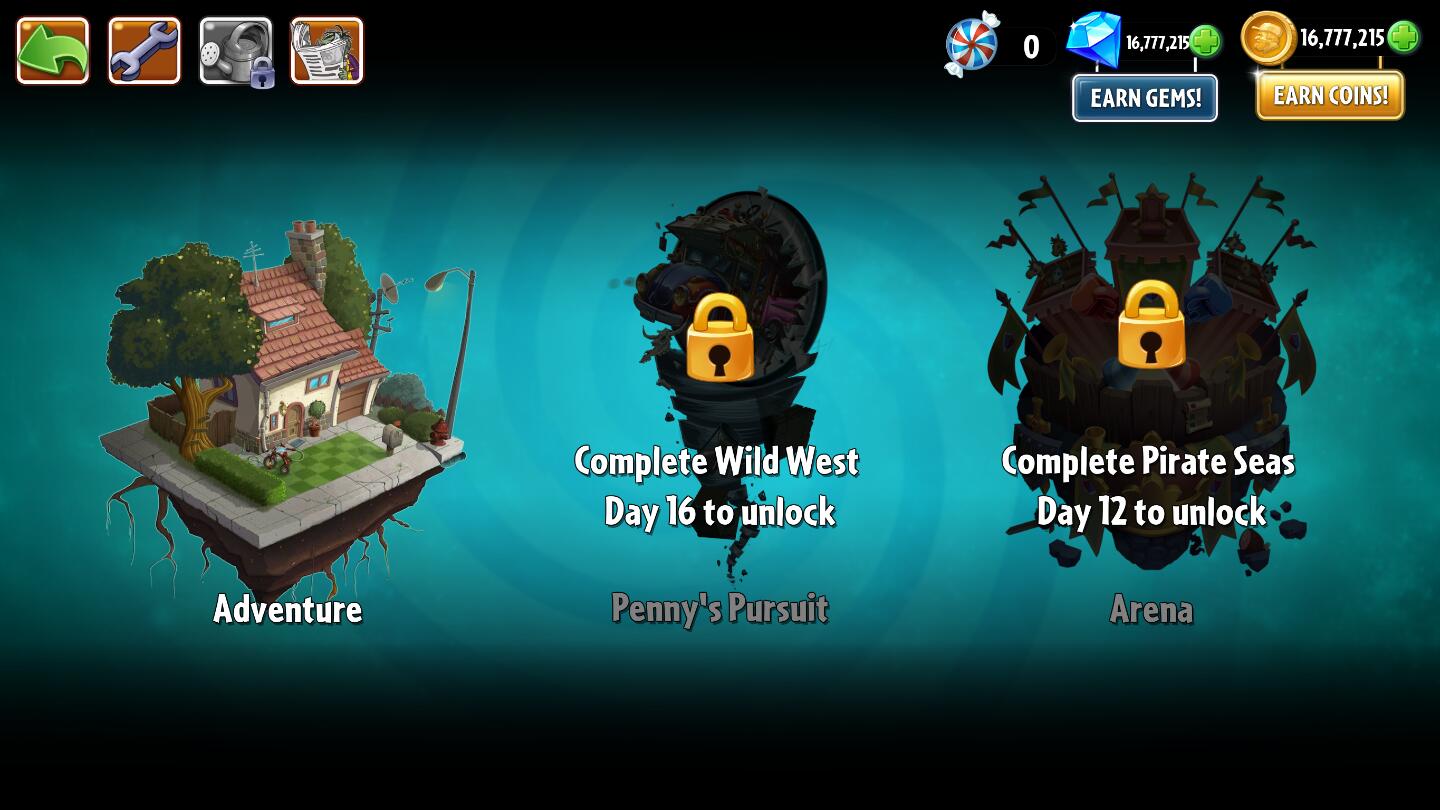This screenshot has height=810, width=1440.
Task: Click the green back arrow
Action: [x=52, y=48]
